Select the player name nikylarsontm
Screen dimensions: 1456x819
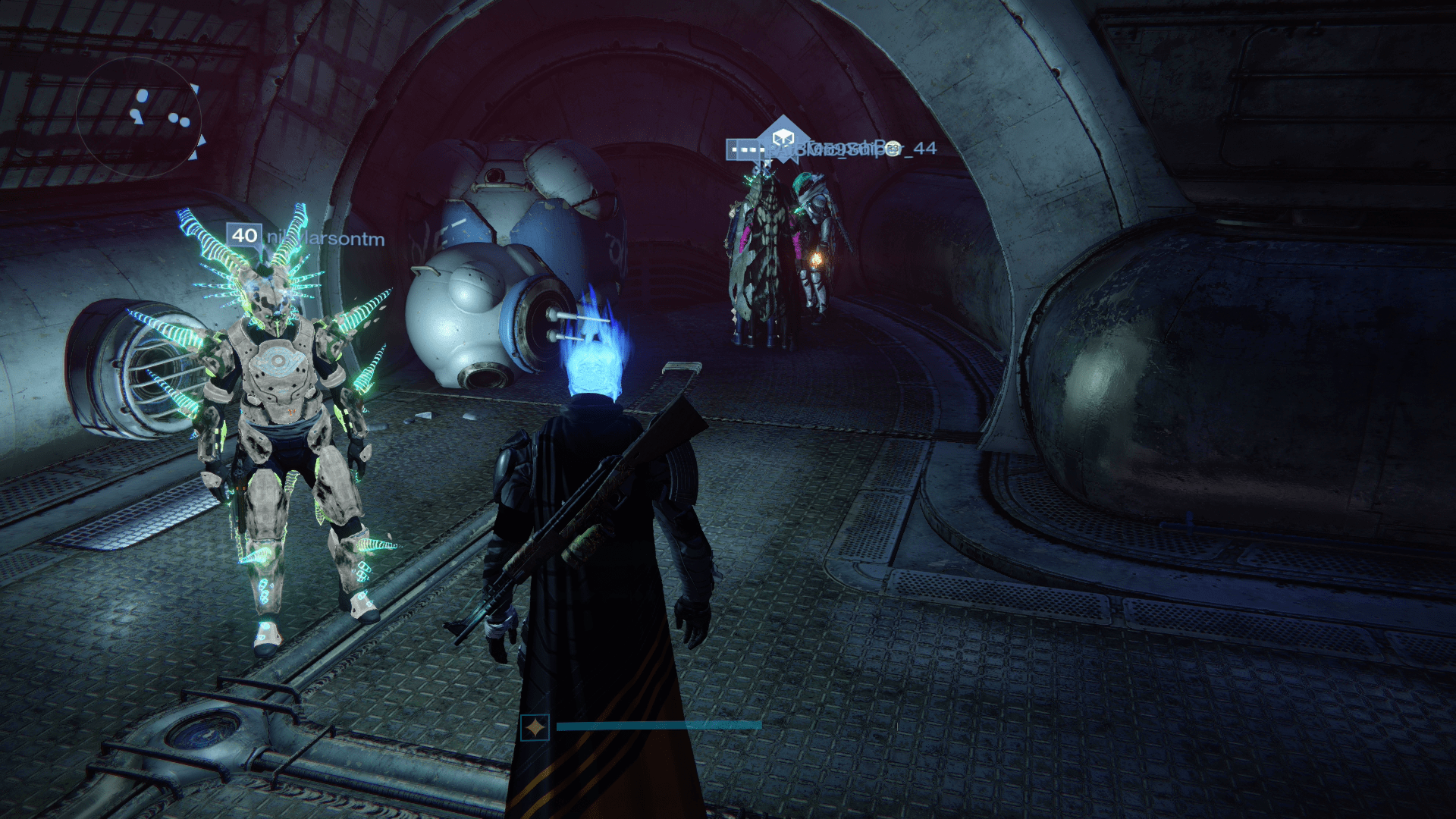pyautogui.click(x=326, y=236)
